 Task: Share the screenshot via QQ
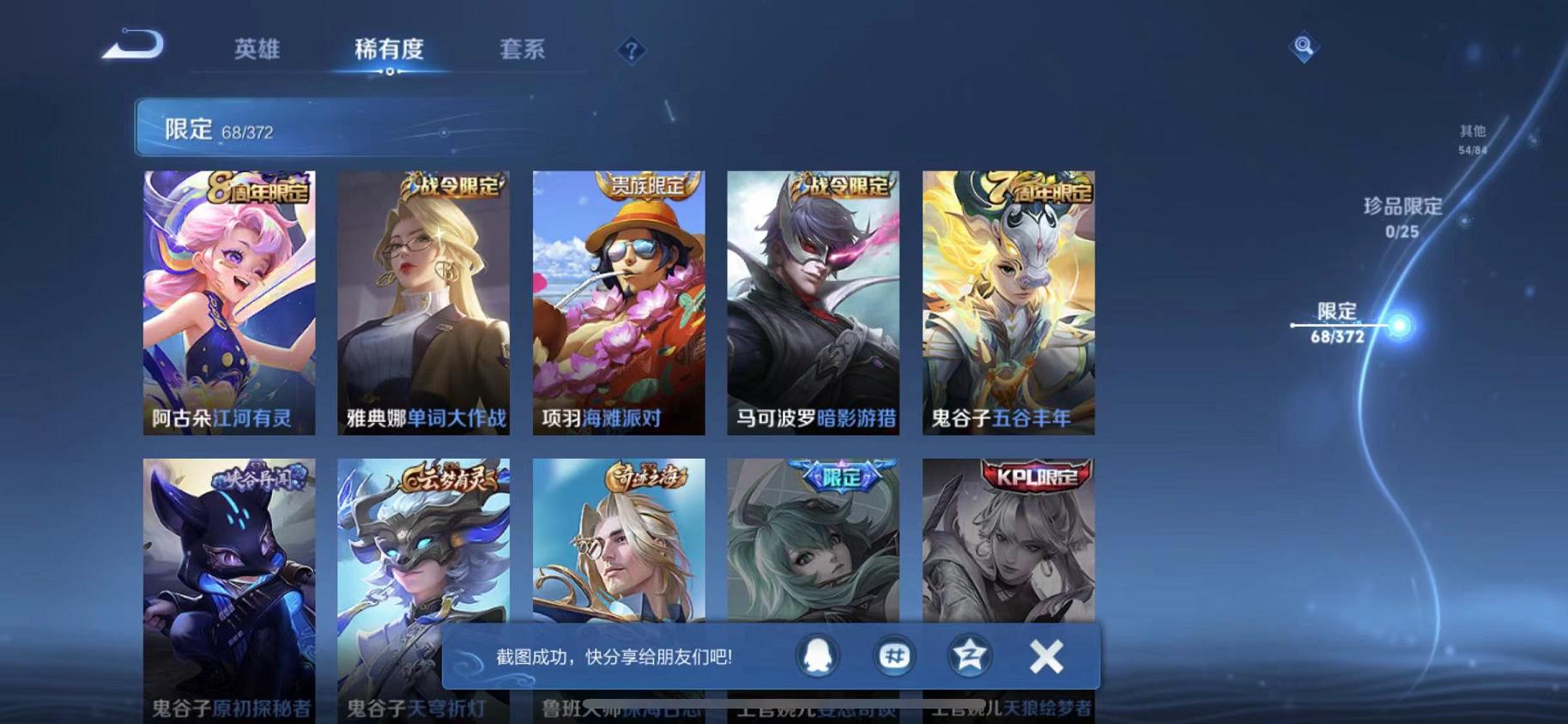tap(815, 655)
